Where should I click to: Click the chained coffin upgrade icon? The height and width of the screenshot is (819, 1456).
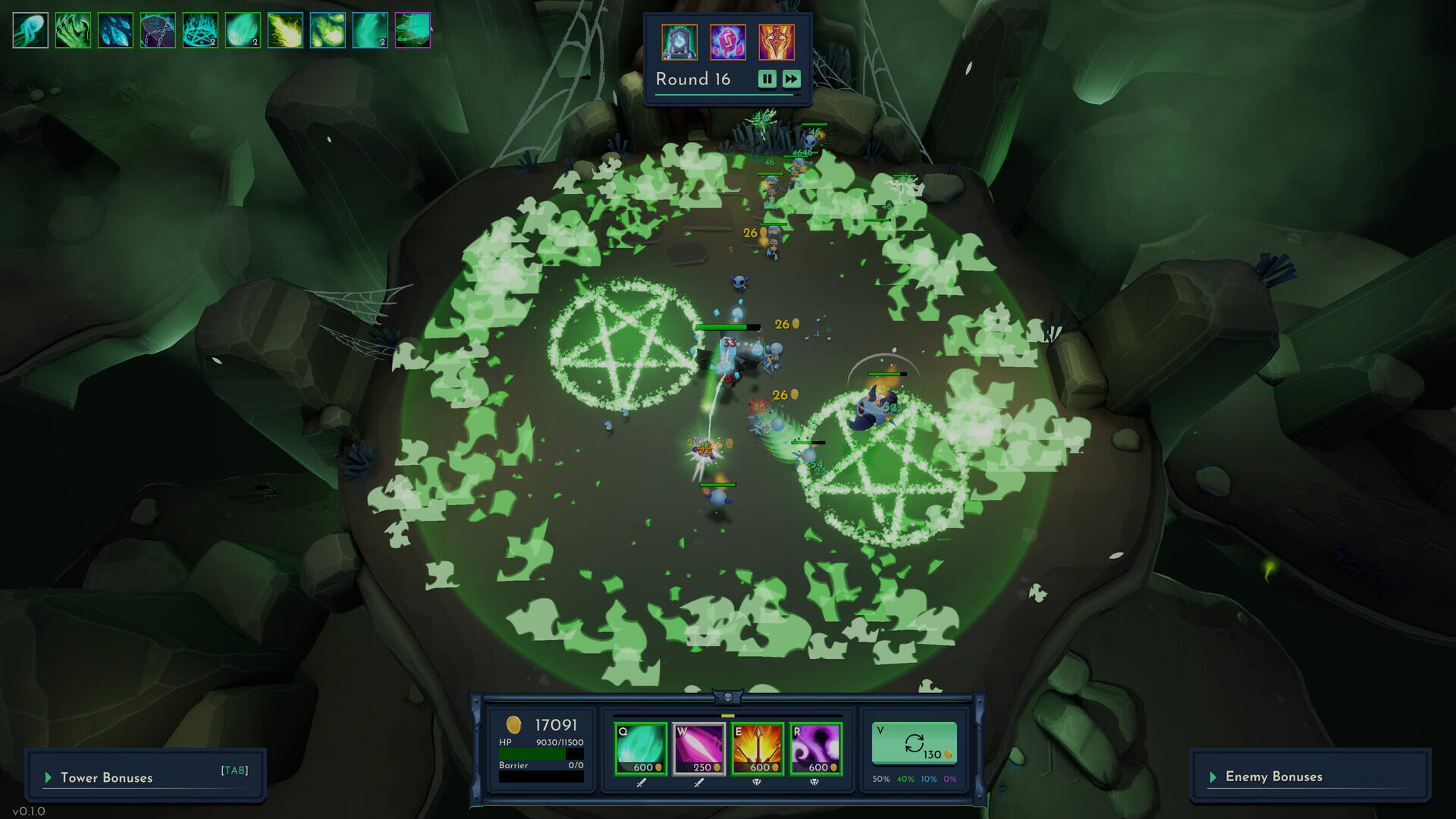[x=158, y=30]
